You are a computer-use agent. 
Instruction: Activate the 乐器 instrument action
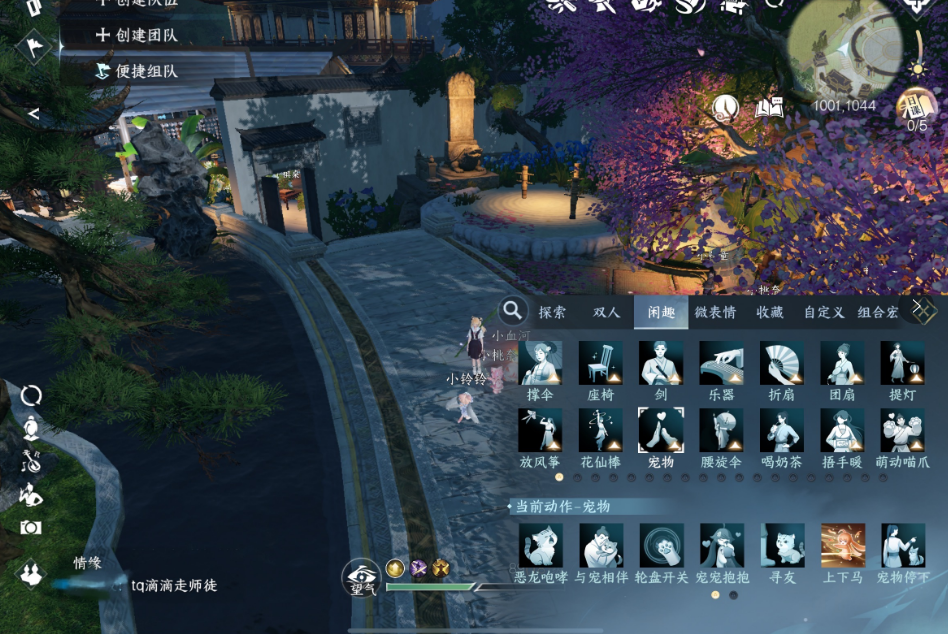[721, 363]
